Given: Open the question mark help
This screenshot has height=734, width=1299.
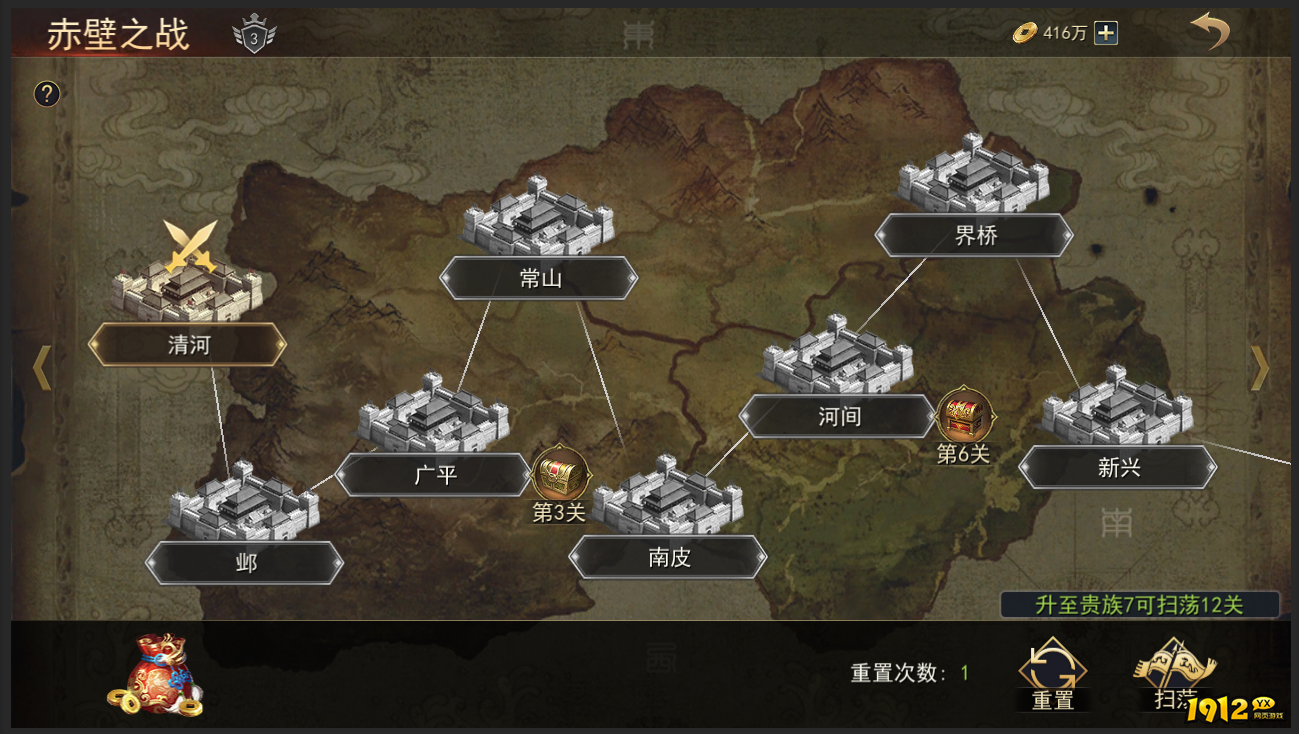Looking at the screenshot, I should point(47,94).
